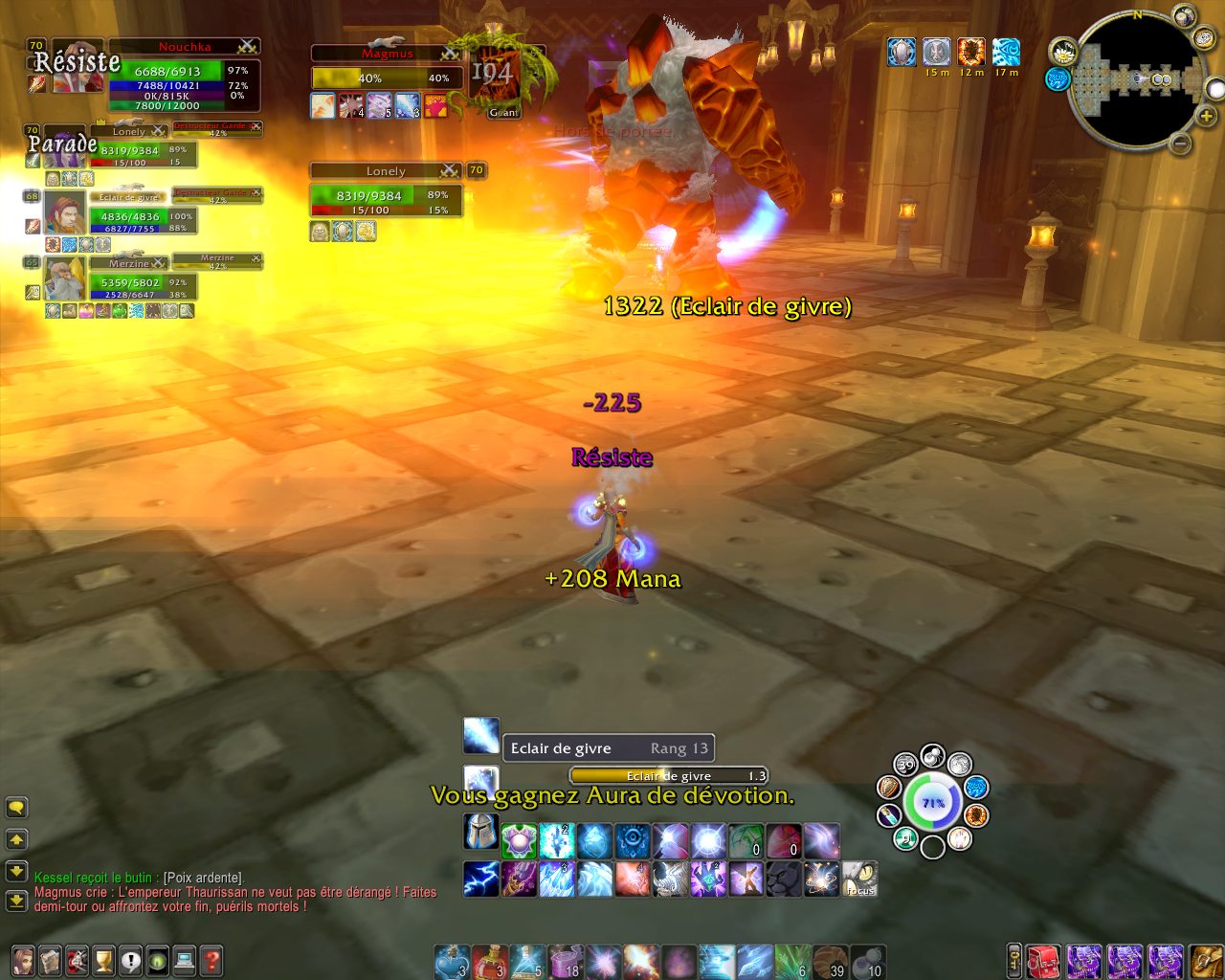Open the minimap
The width and height of the screenshot is (1225, 980).
1138,78
